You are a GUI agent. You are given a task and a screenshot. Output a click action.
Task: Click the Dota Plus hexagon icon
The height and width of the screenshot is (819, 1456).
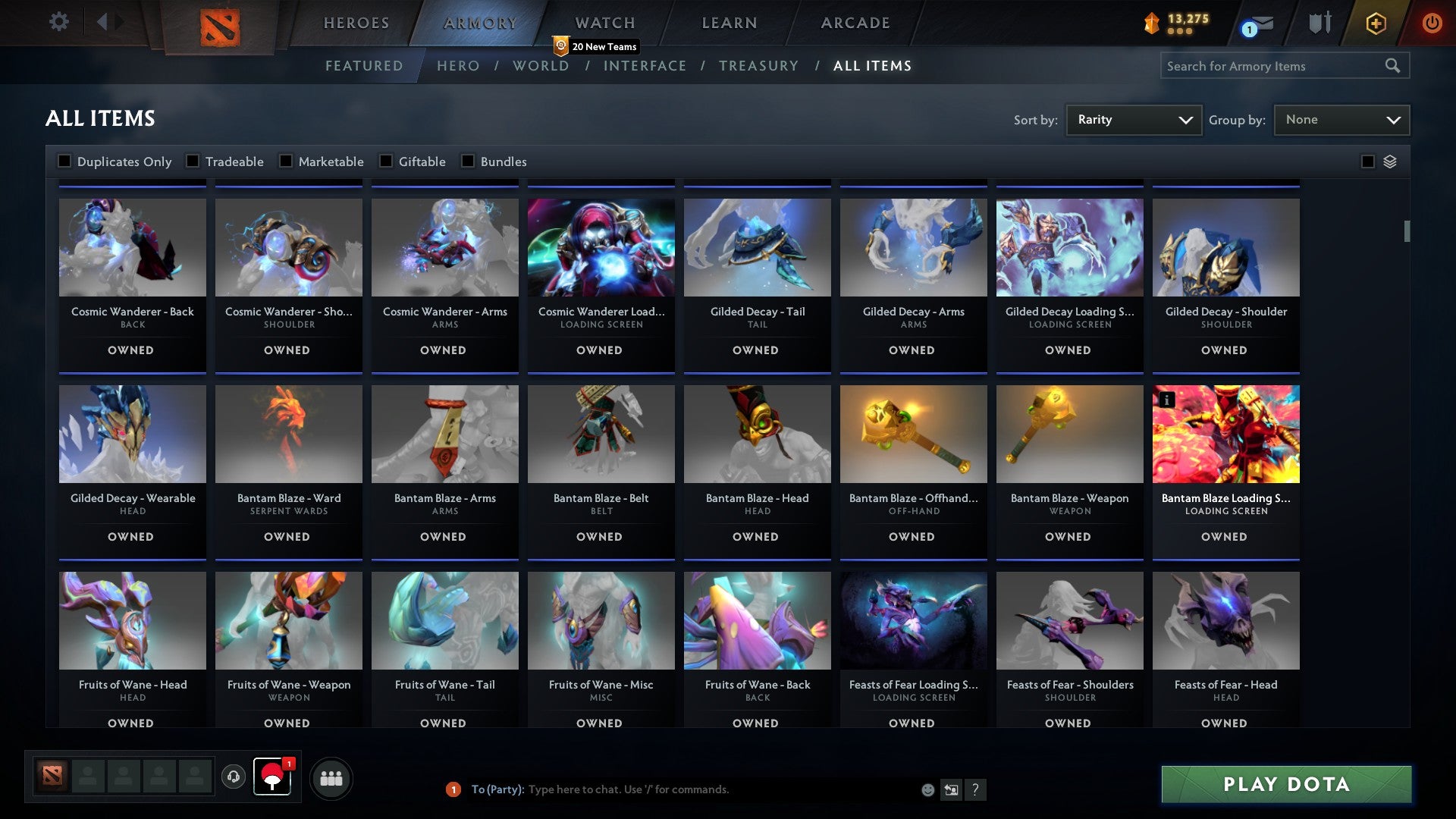[1375, 23]
